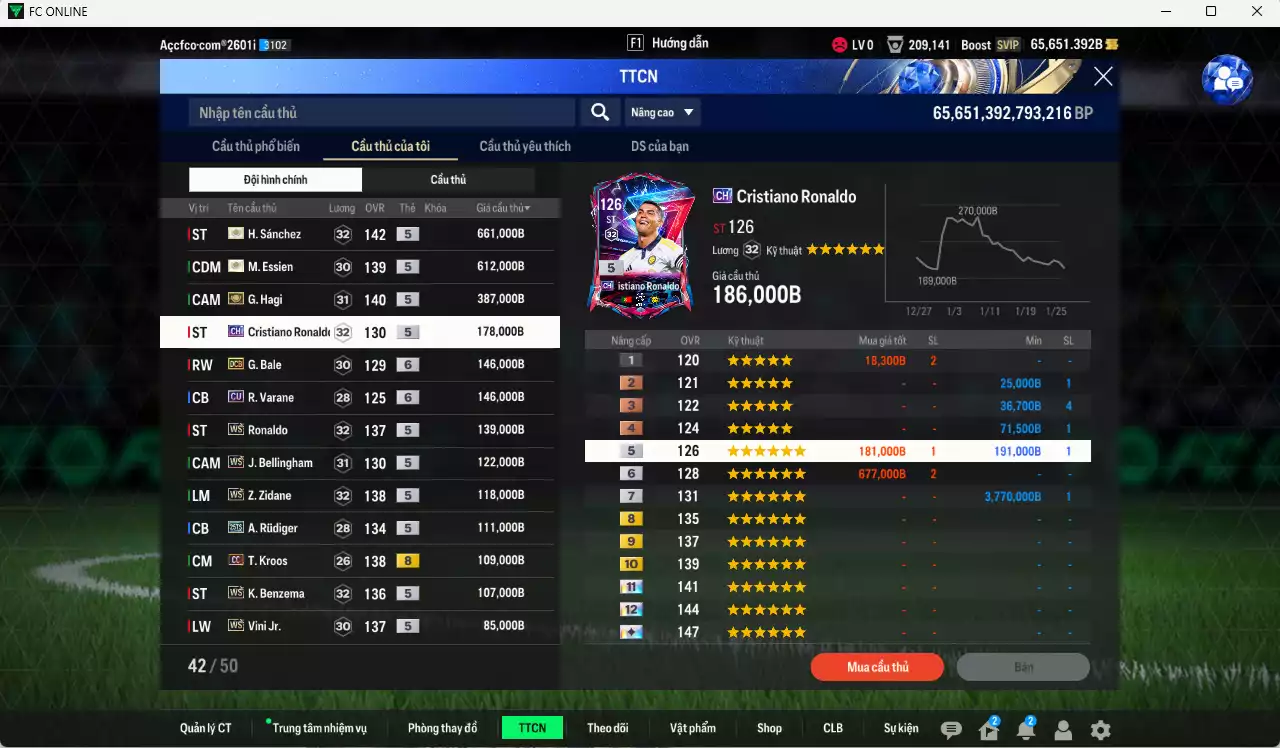The image size is (1280, 748).
Task: Open the Shop from the bottom bar
Action: click(x=769, y=728)
